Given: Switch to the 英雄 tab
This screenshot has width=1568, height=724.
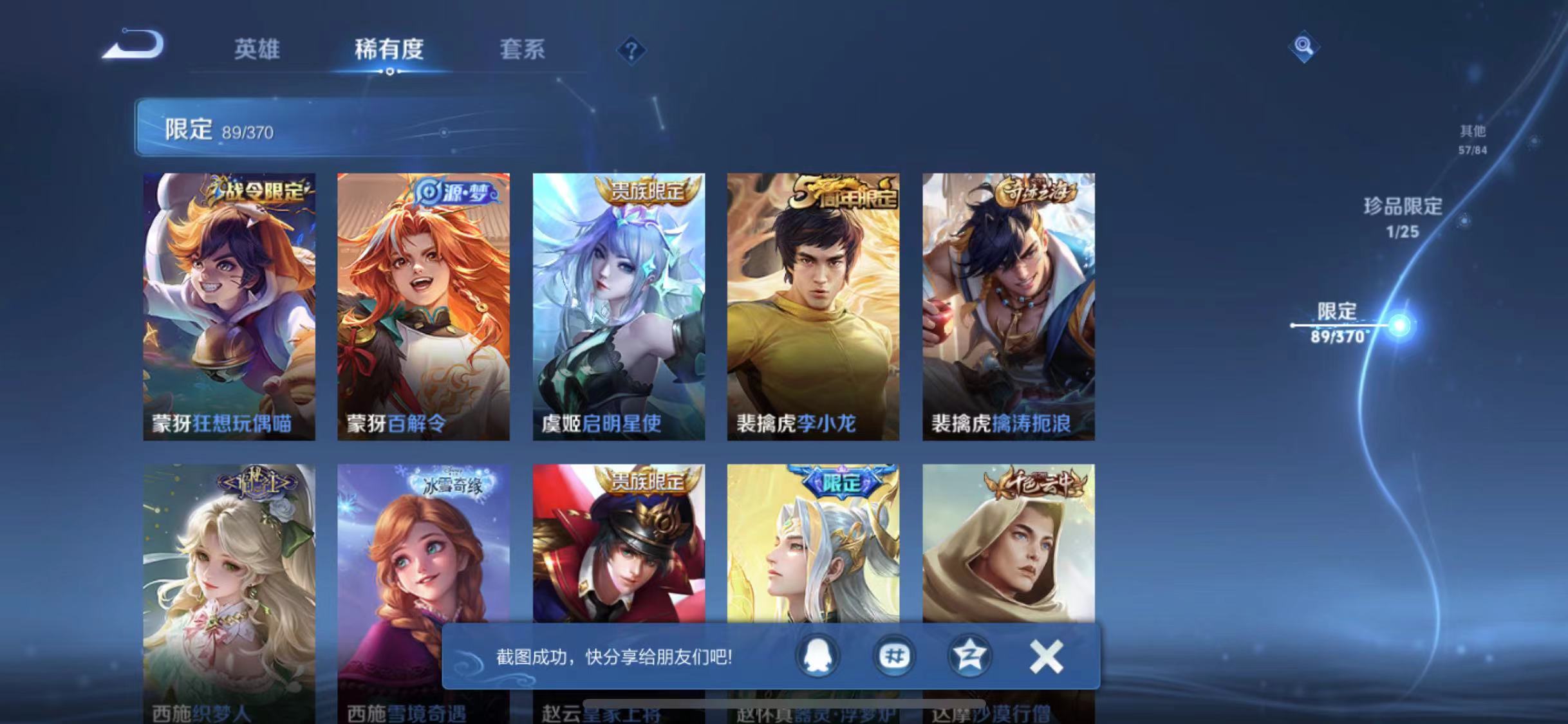Looking at the screenshot, I should [x=257, y=51].
